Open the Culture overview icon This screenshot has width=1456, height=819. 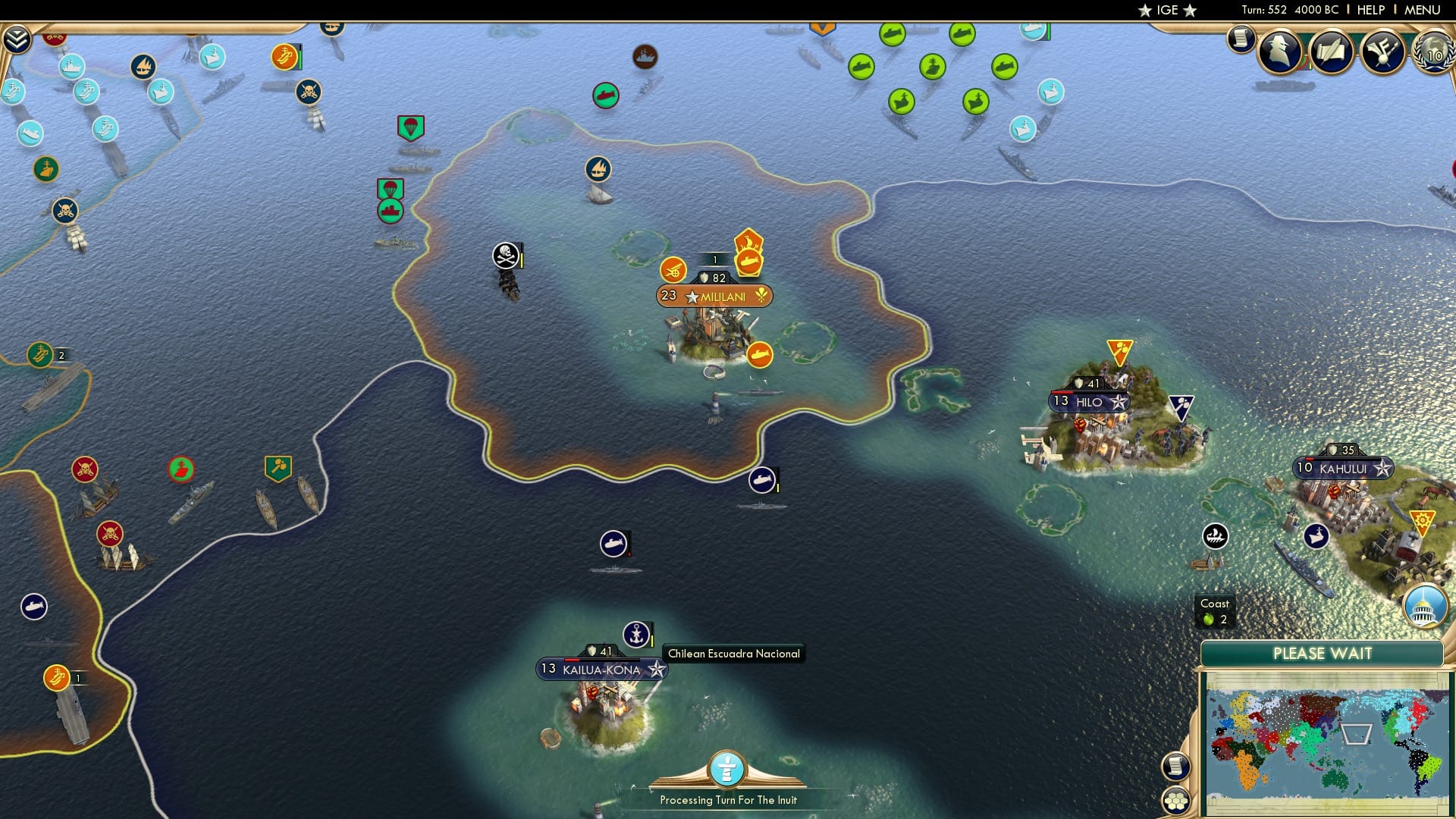1382,52
